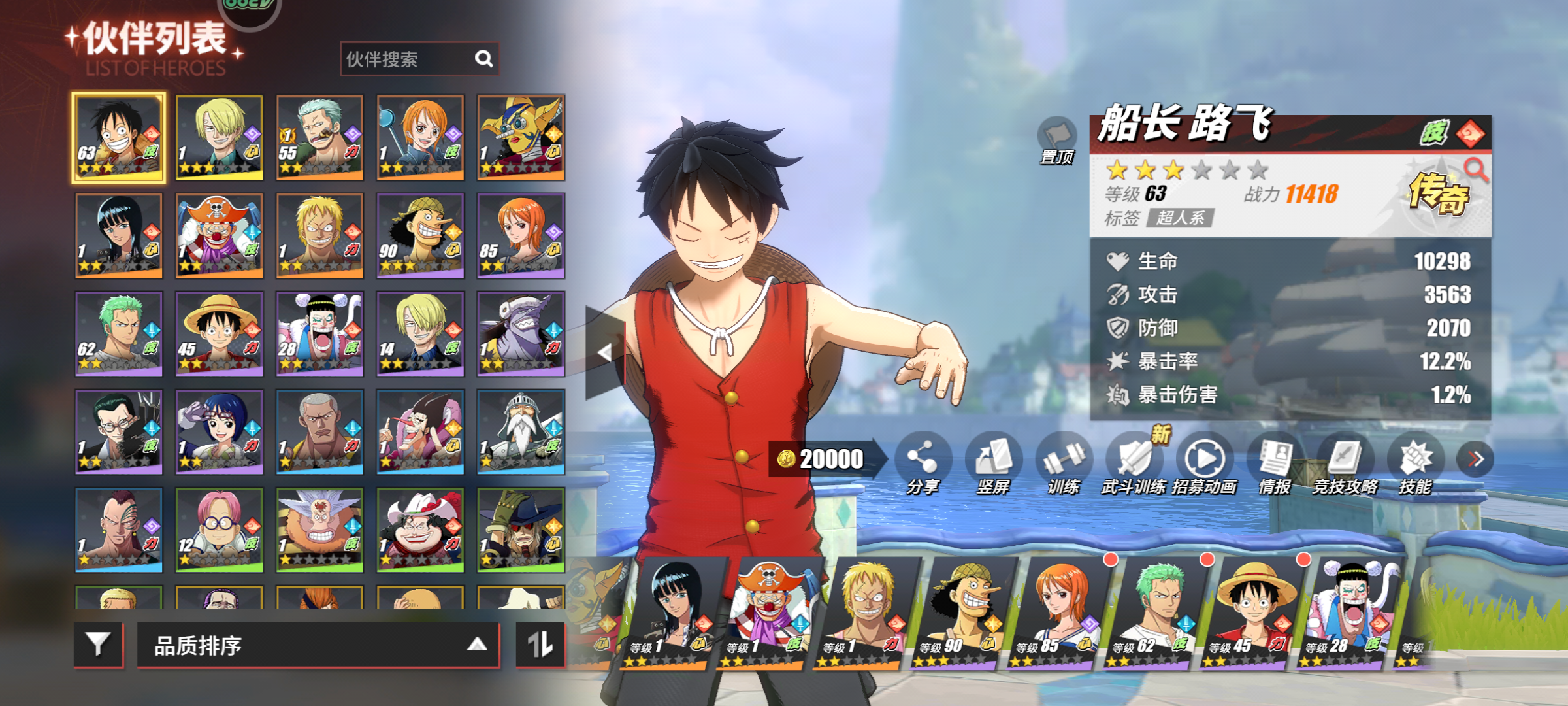Expand more actions with the right arrow
Screen dimensions: 1568x706
point(1475,460)
